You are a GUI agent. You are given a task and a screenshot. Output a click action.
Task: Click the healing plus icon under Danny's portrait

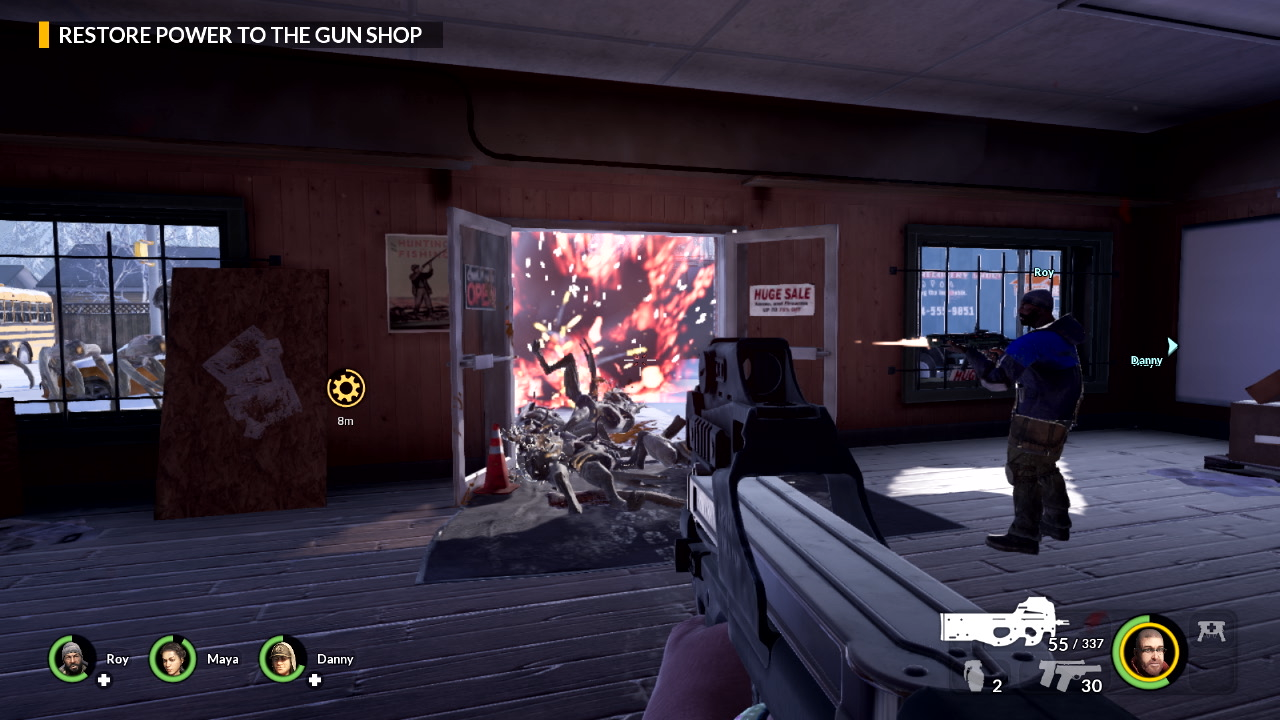pyautogui.click(x=315, y=681)
